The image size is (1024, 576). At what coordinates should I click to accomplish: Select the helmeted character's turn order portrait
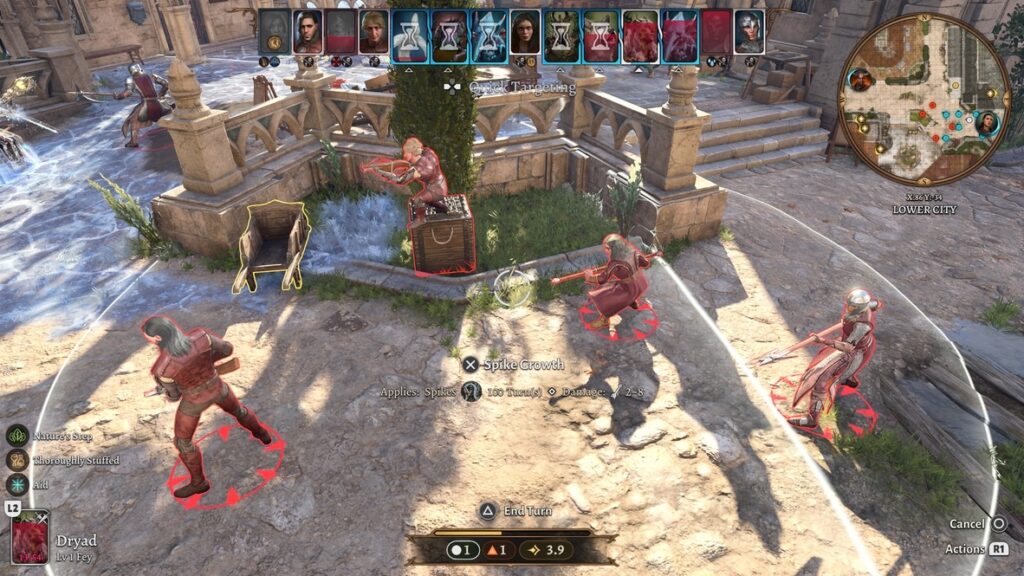(748, 32)
